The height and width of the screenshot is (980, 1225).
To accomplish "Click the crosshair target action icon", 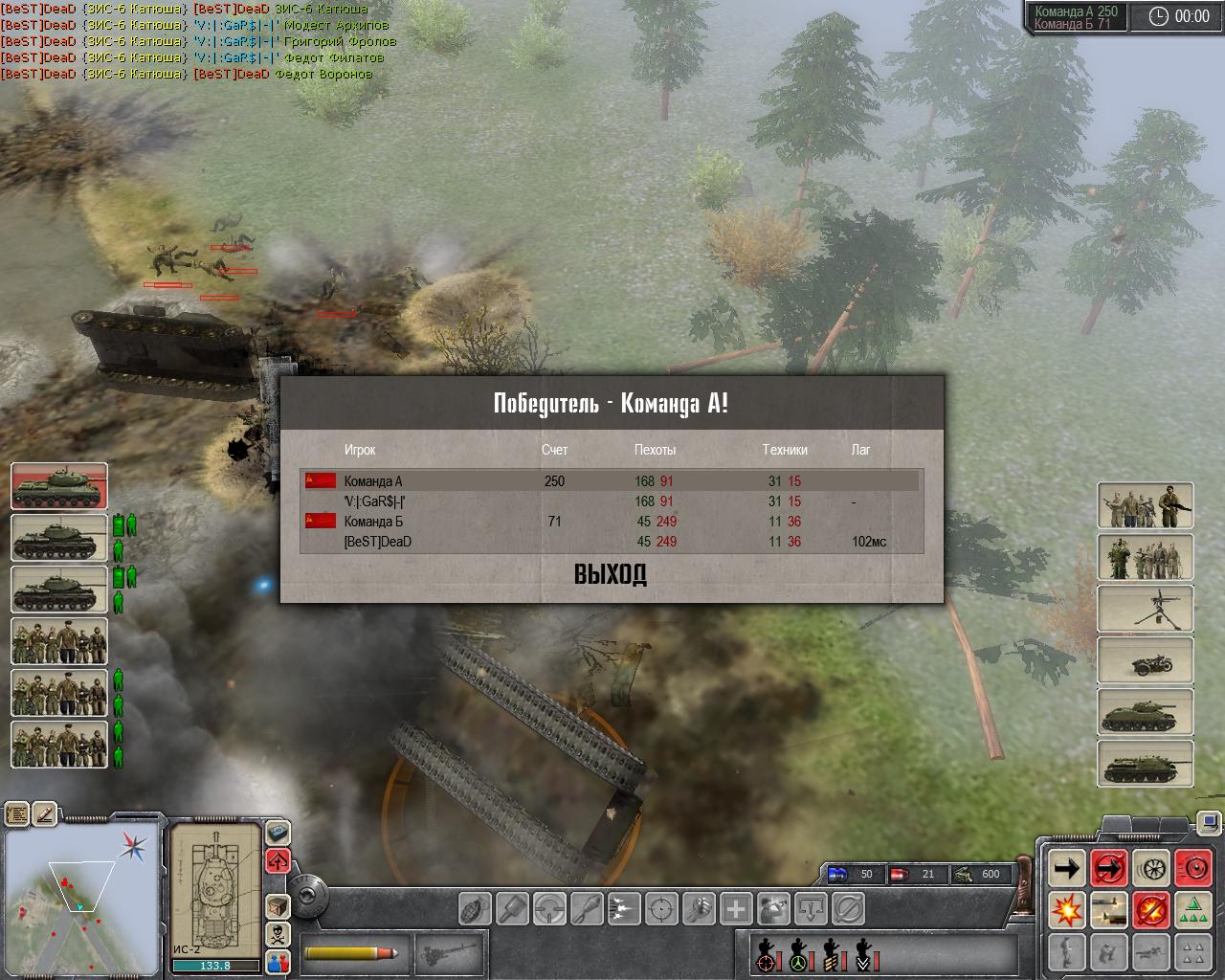I will (x=662, y=907).
